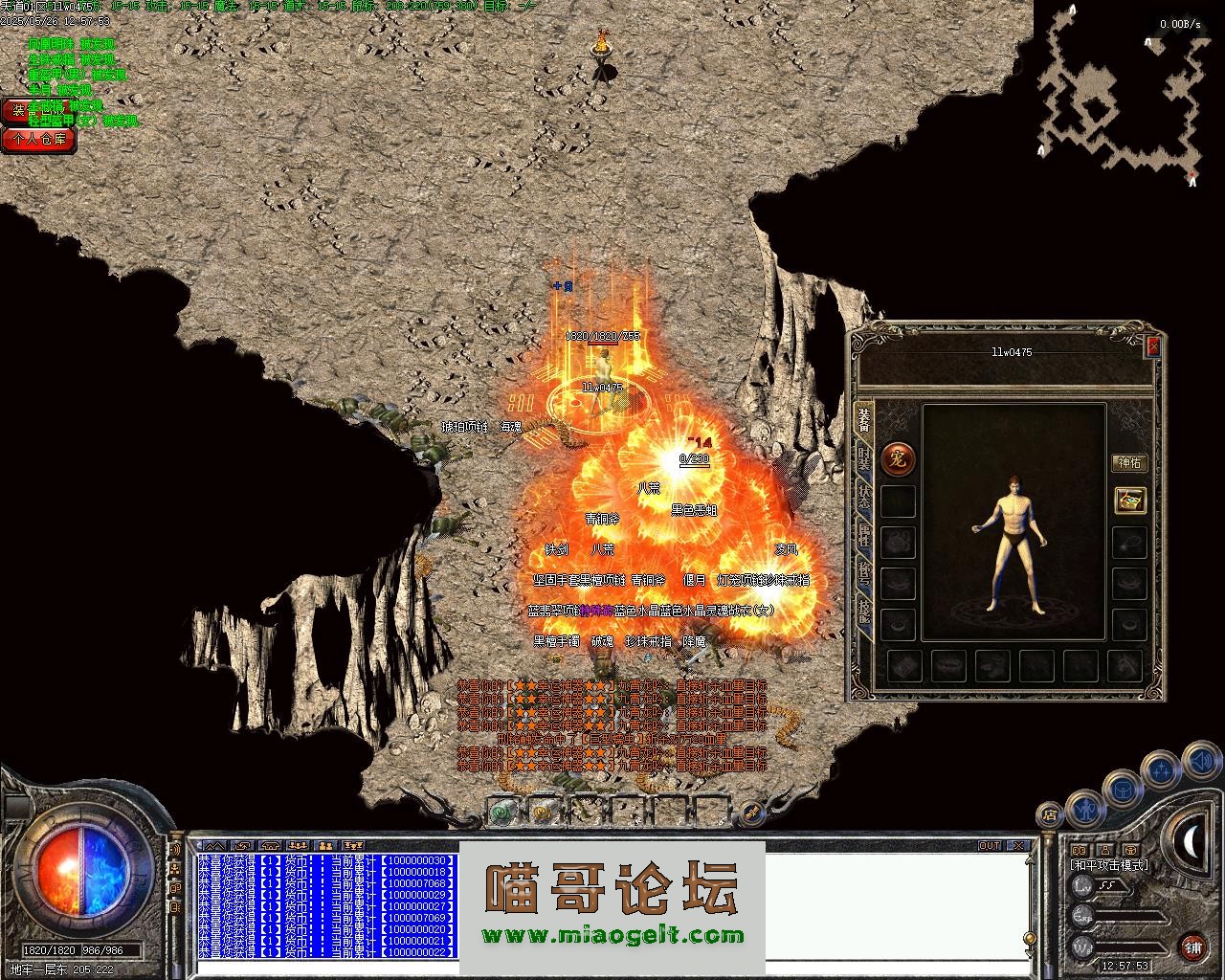The height and width of the screenshot is (980, 1225).
Task: Close the chat window with X
Action: point(1018,846)
